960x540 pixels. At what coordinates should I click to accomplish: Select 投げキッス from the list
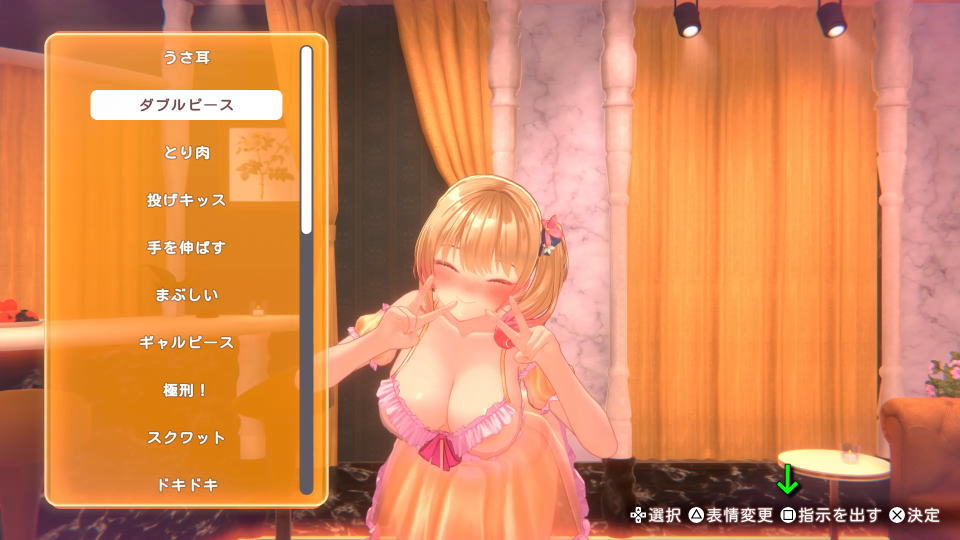(x=186, y=200)
